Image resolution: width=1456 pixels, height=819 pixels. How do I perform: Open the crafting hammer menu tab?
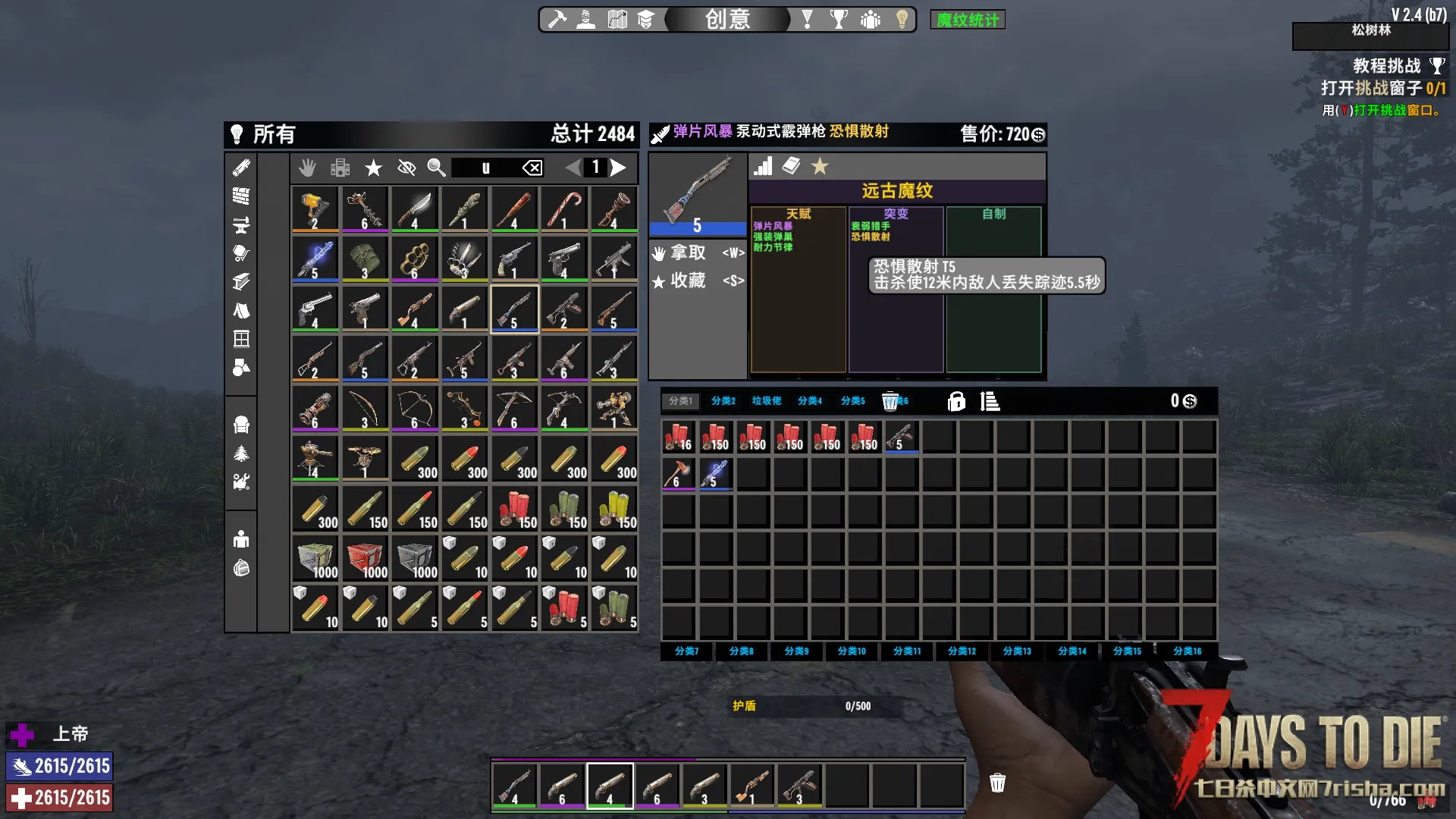point(557,19)
